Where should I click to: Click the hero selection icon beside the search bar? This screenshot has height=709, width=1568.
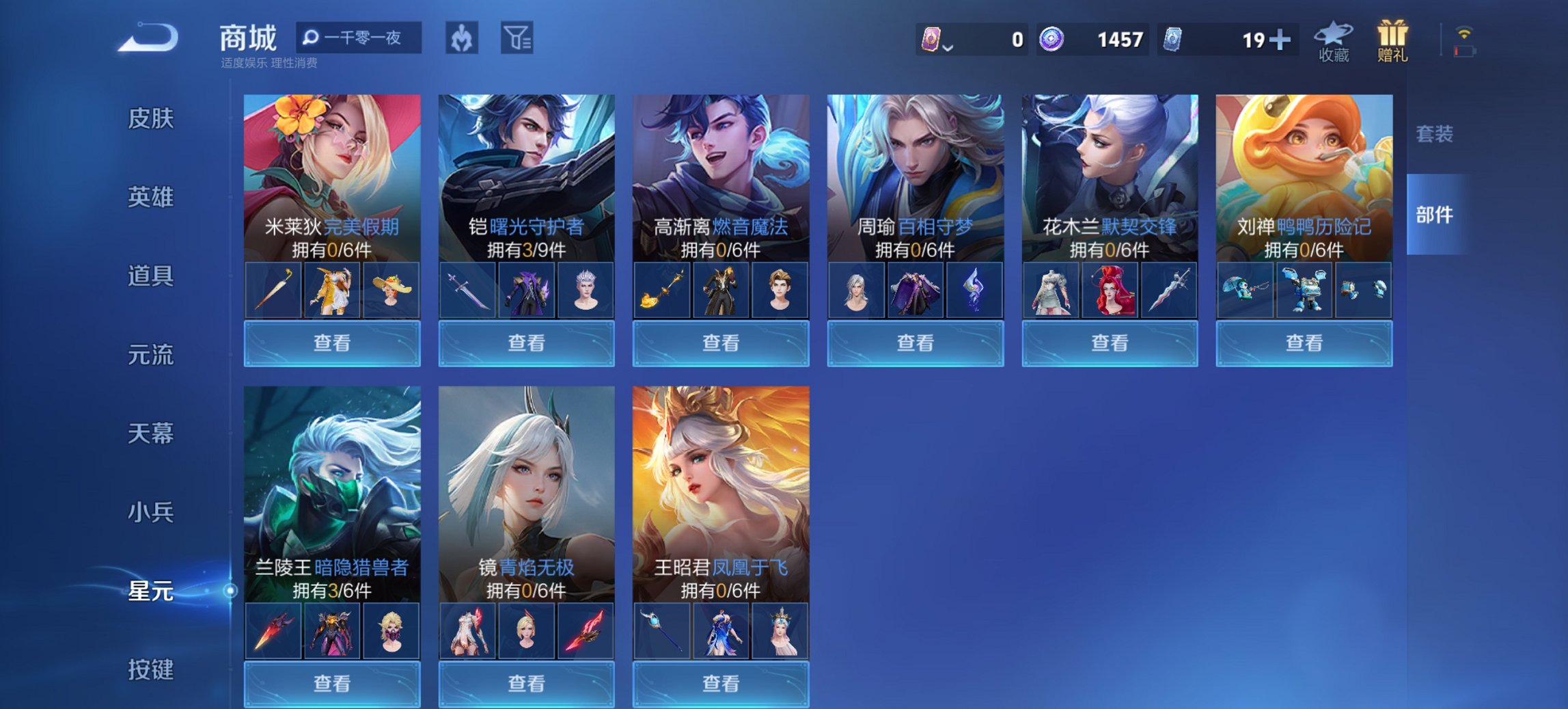[463, 39]
